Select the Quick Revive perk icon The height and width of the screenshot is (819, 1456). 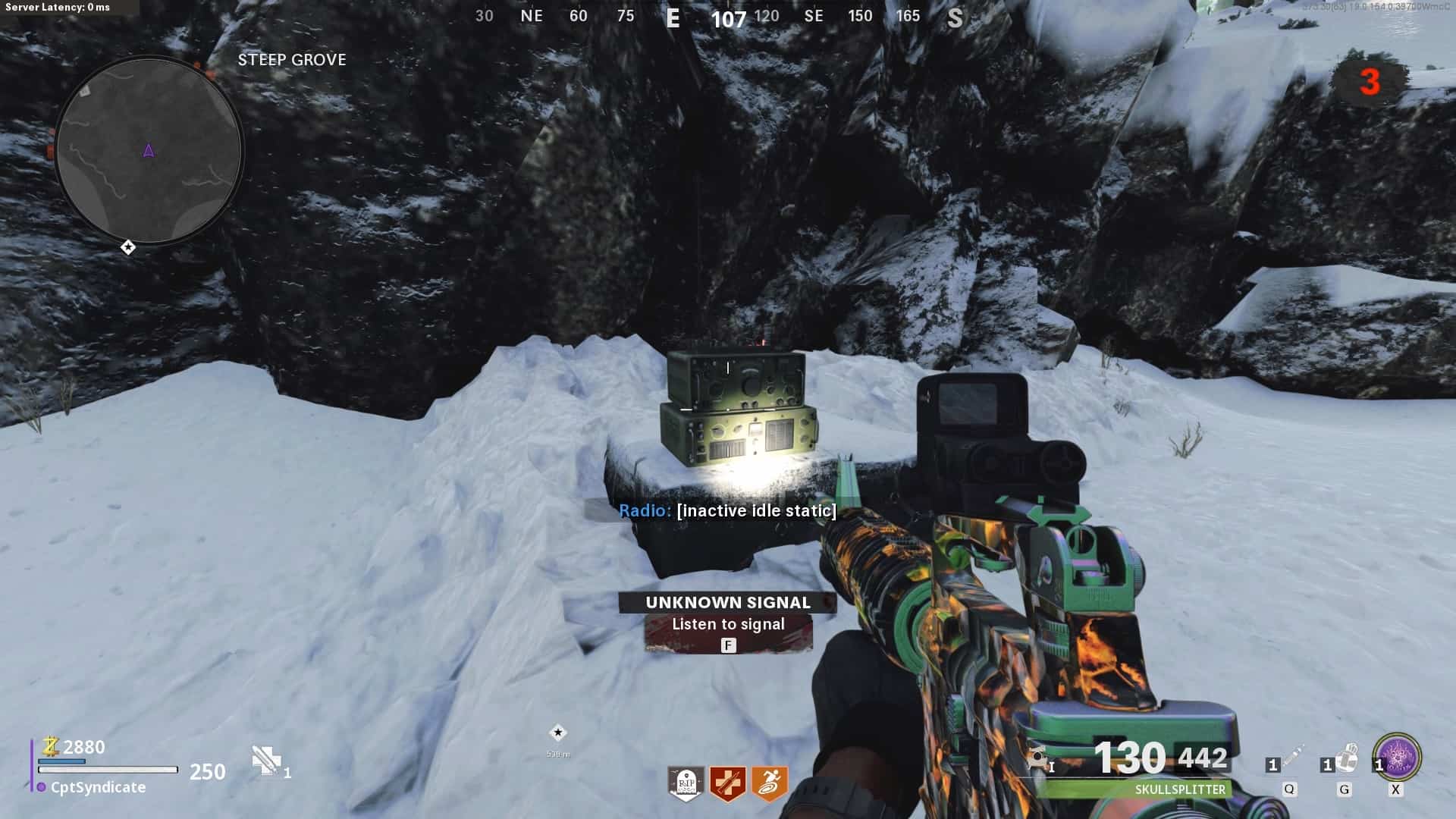[727, 783]
